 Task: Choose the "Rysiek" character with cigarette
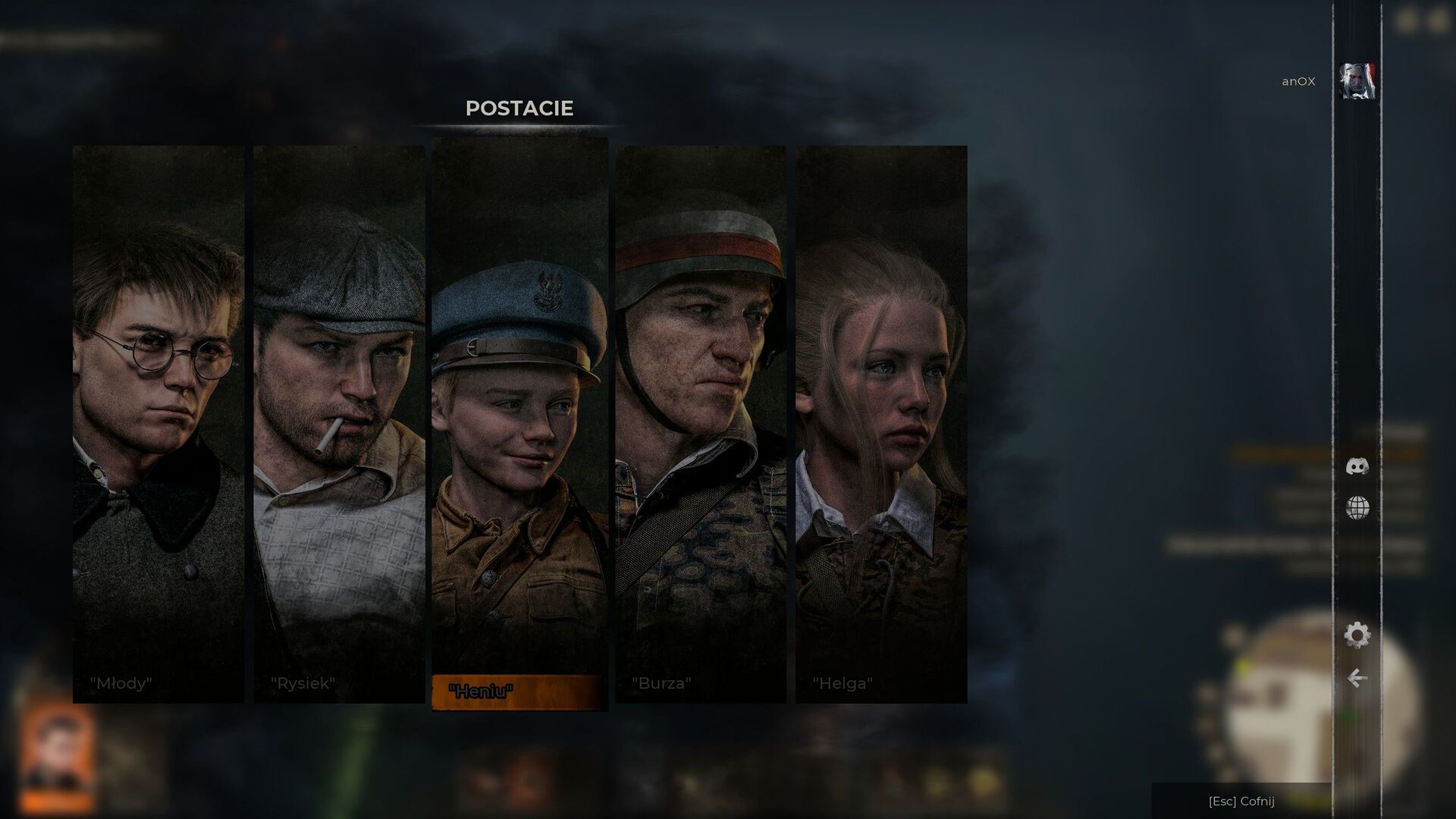tap(339, 425)
